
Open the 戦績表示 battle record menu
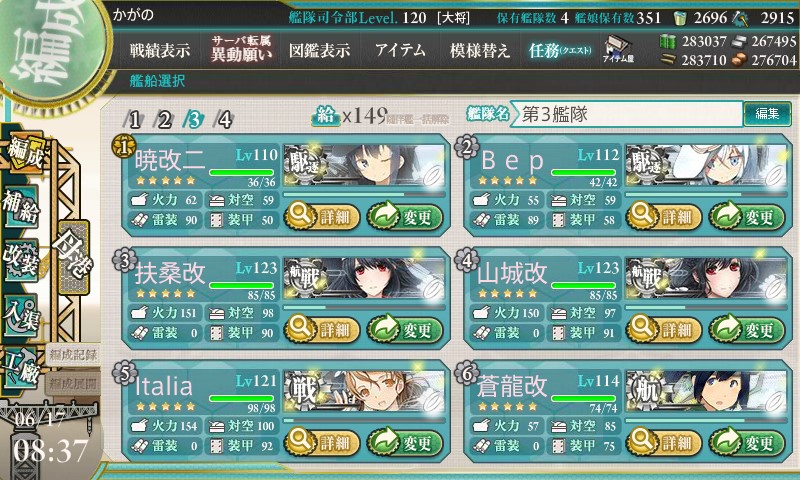tap(160, 50)
